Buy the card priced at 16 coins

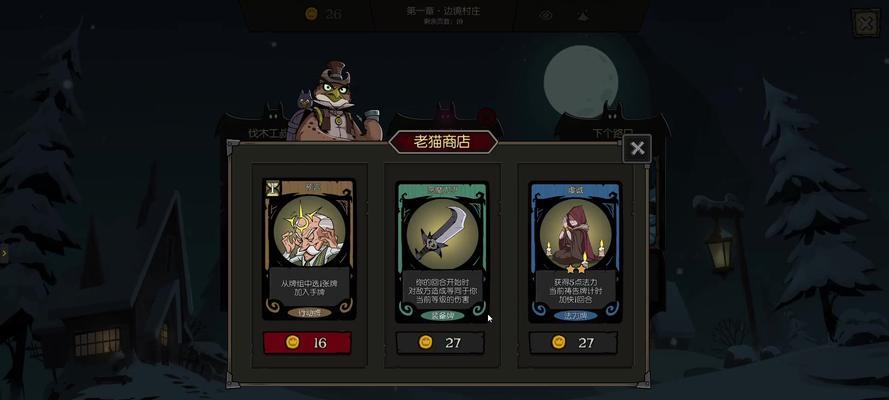(309, 342)
